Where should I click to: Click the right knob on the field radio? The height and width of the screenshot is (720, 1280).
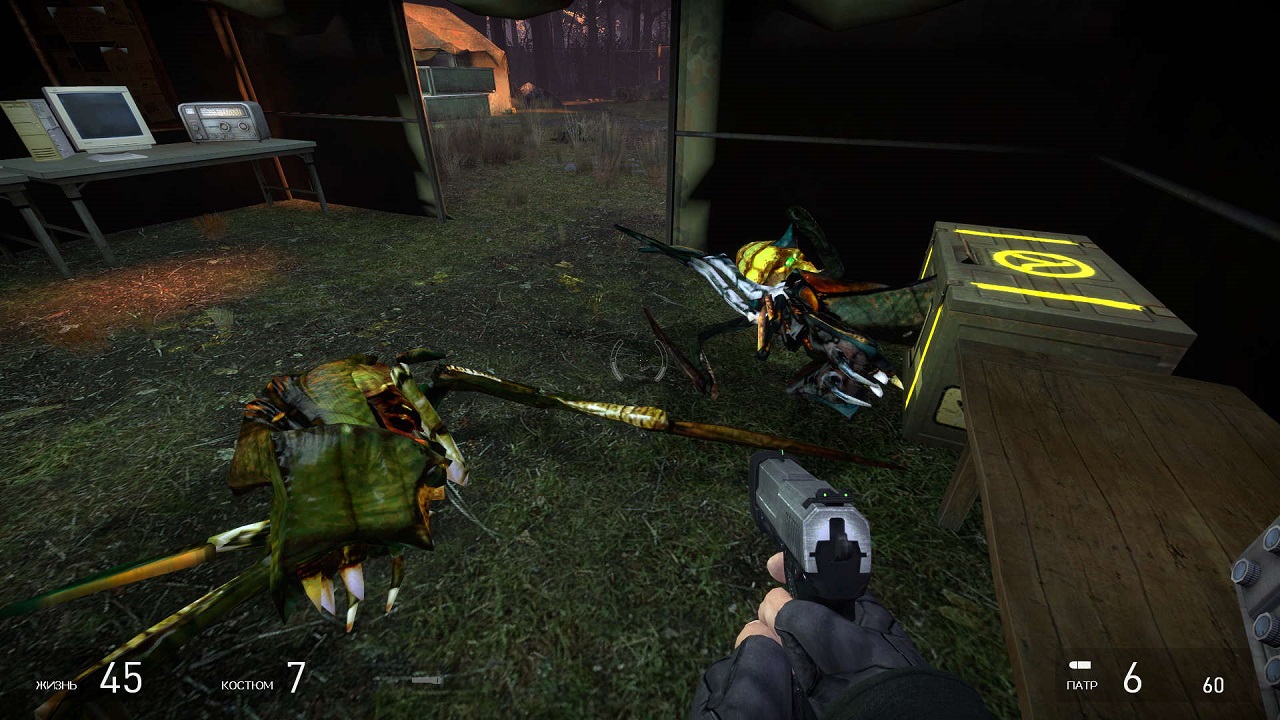243,126
